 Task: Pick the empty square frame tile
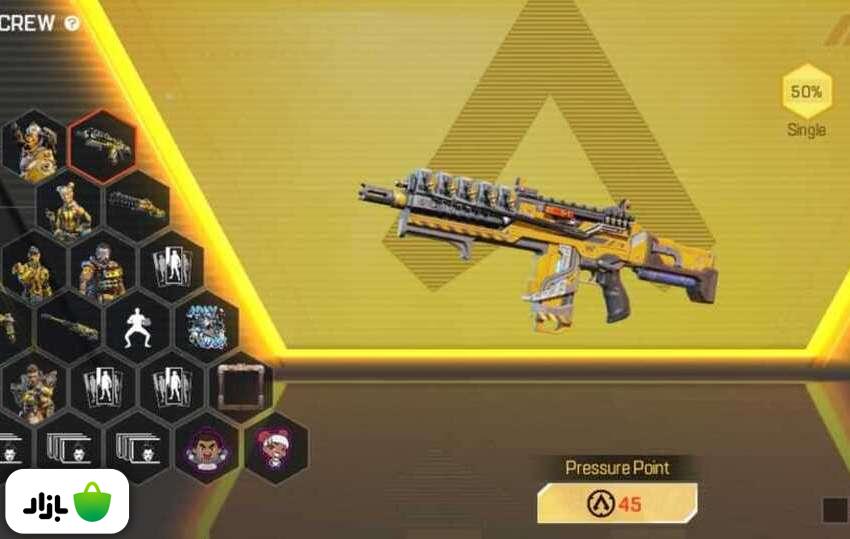click(240, 385)
